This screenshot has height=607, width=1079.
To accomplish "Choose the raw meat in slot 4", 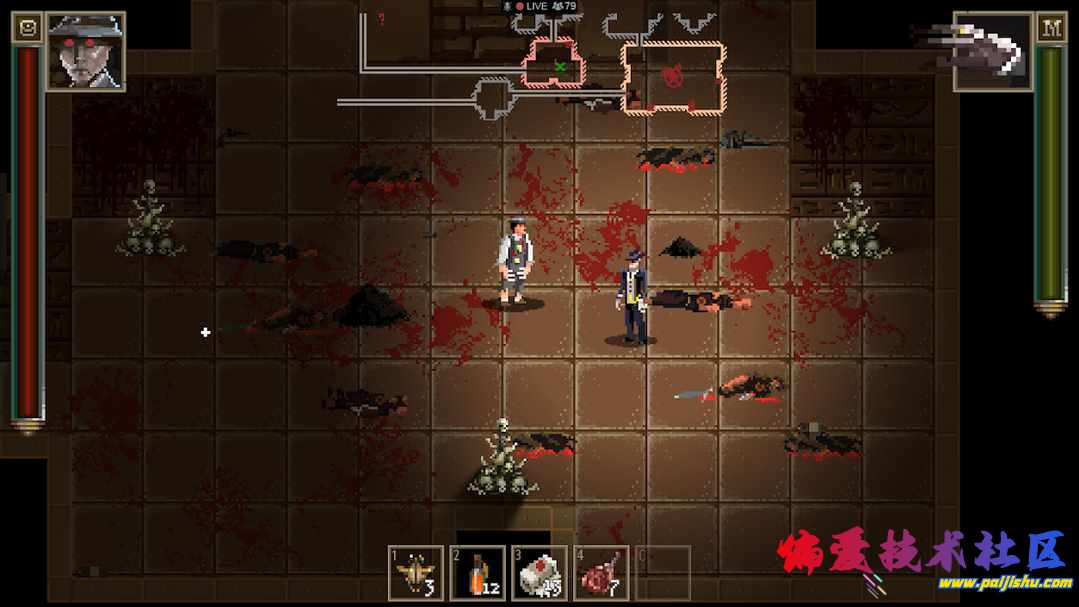I will coord(601,574).
